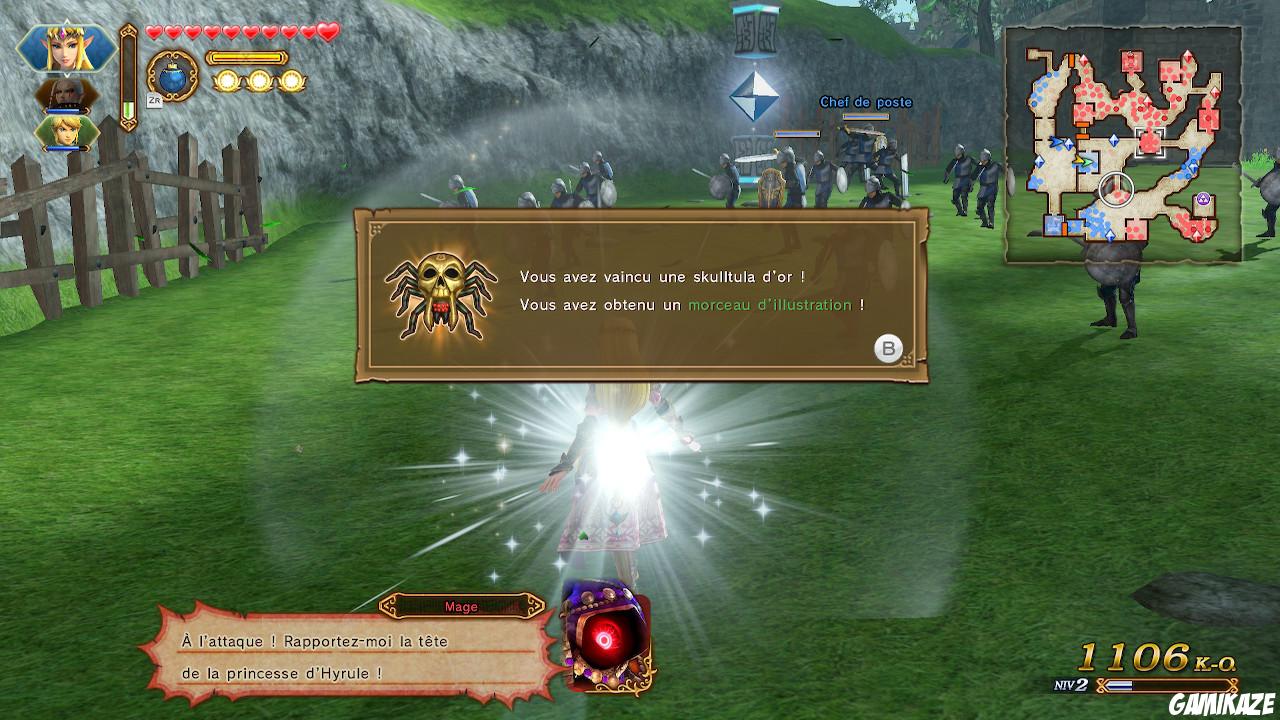Click the Mage nameplate banner
This screenshot has width=1280, height=720.
tap(462, 606)
